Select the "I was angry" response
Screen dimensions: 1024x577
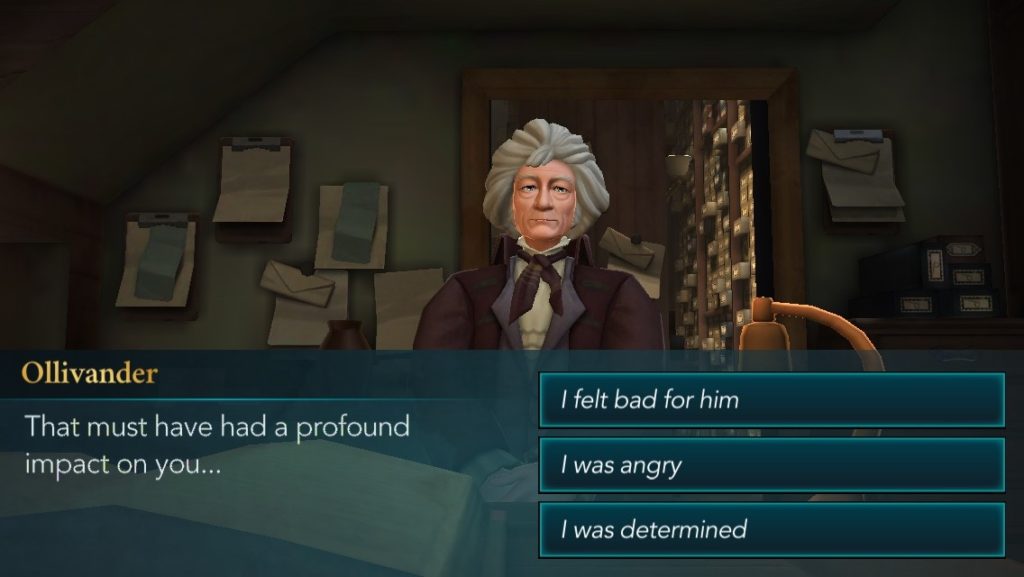(771, 465)
